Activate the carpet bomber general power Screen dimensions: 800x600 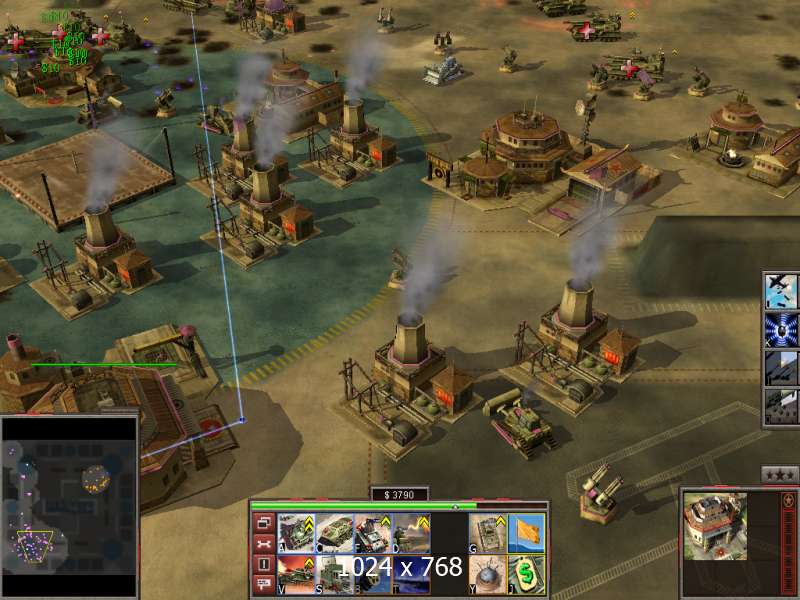coord(781,290)
